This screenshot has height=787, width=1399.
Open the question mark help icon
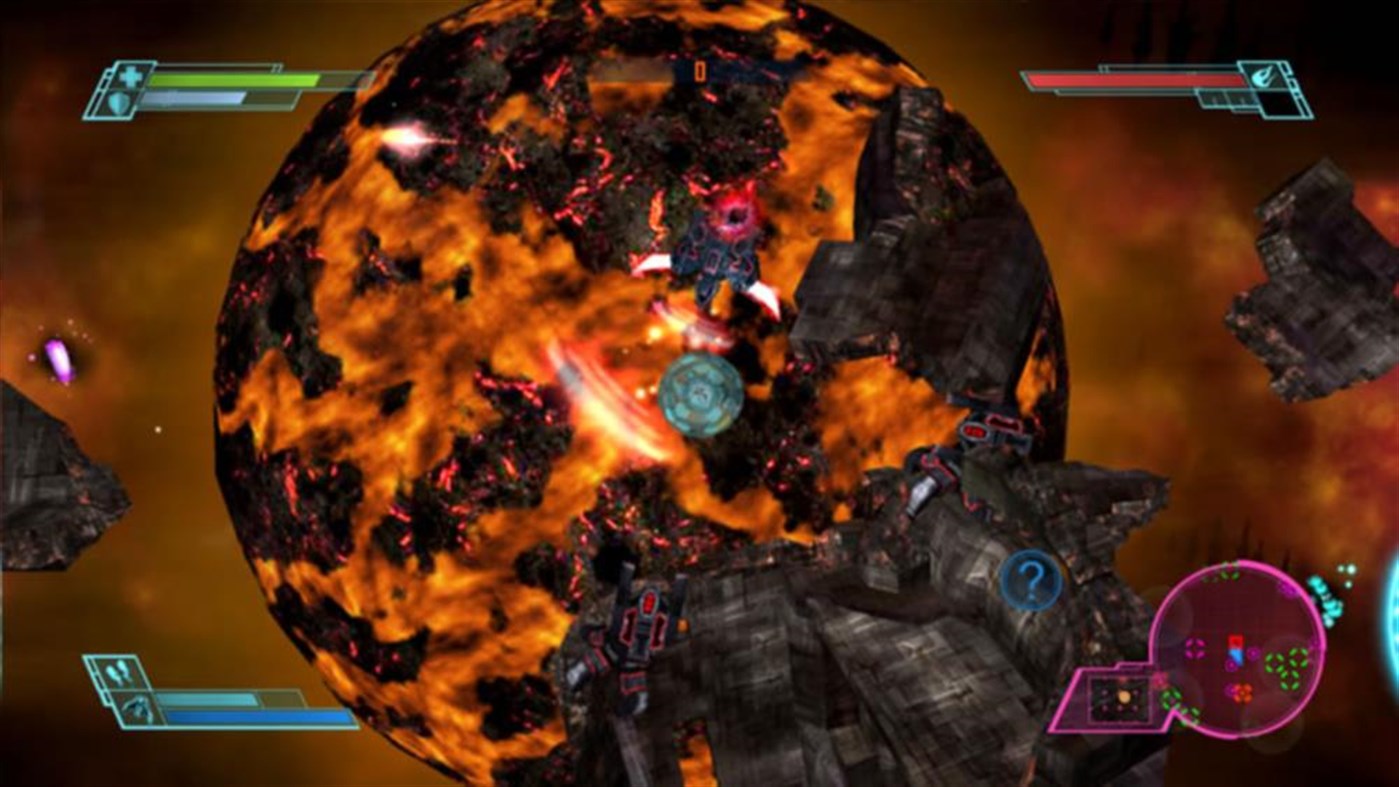[1030, 578]
